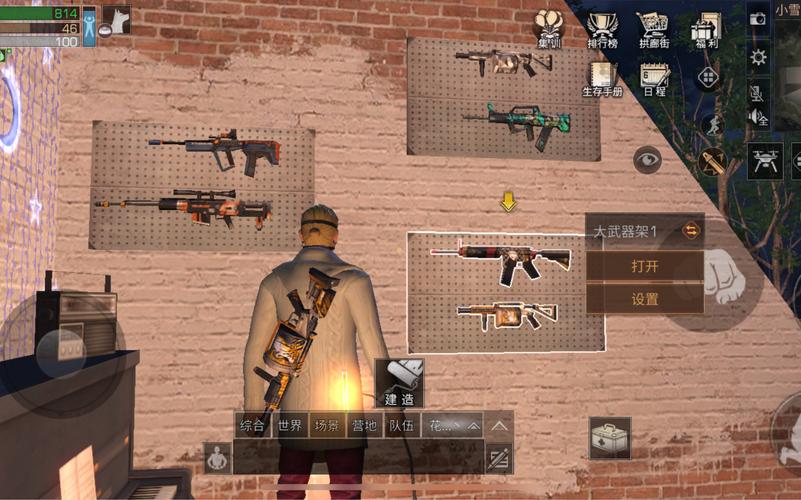This screenshot has height=500, width=801.
Task: Open the 集训 training menu
Action: pyautogui.click(x=549, y=29)
